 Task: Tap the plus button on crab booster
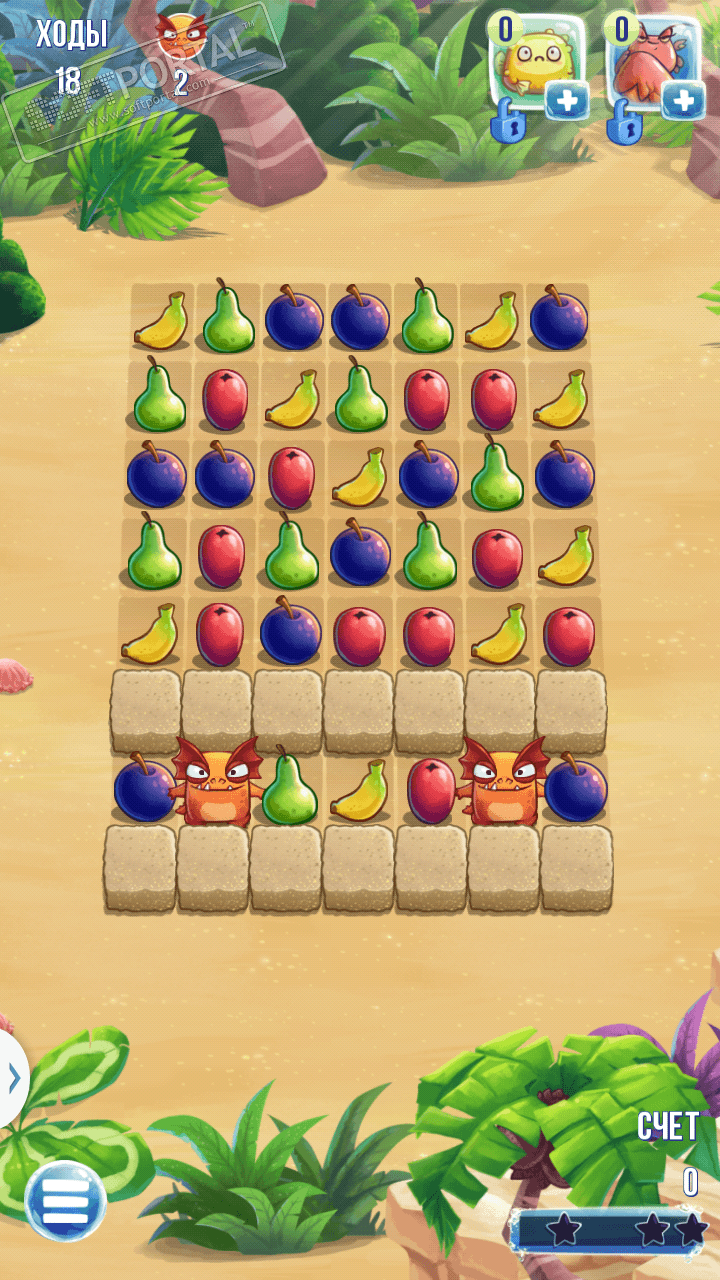click(684, 100)
